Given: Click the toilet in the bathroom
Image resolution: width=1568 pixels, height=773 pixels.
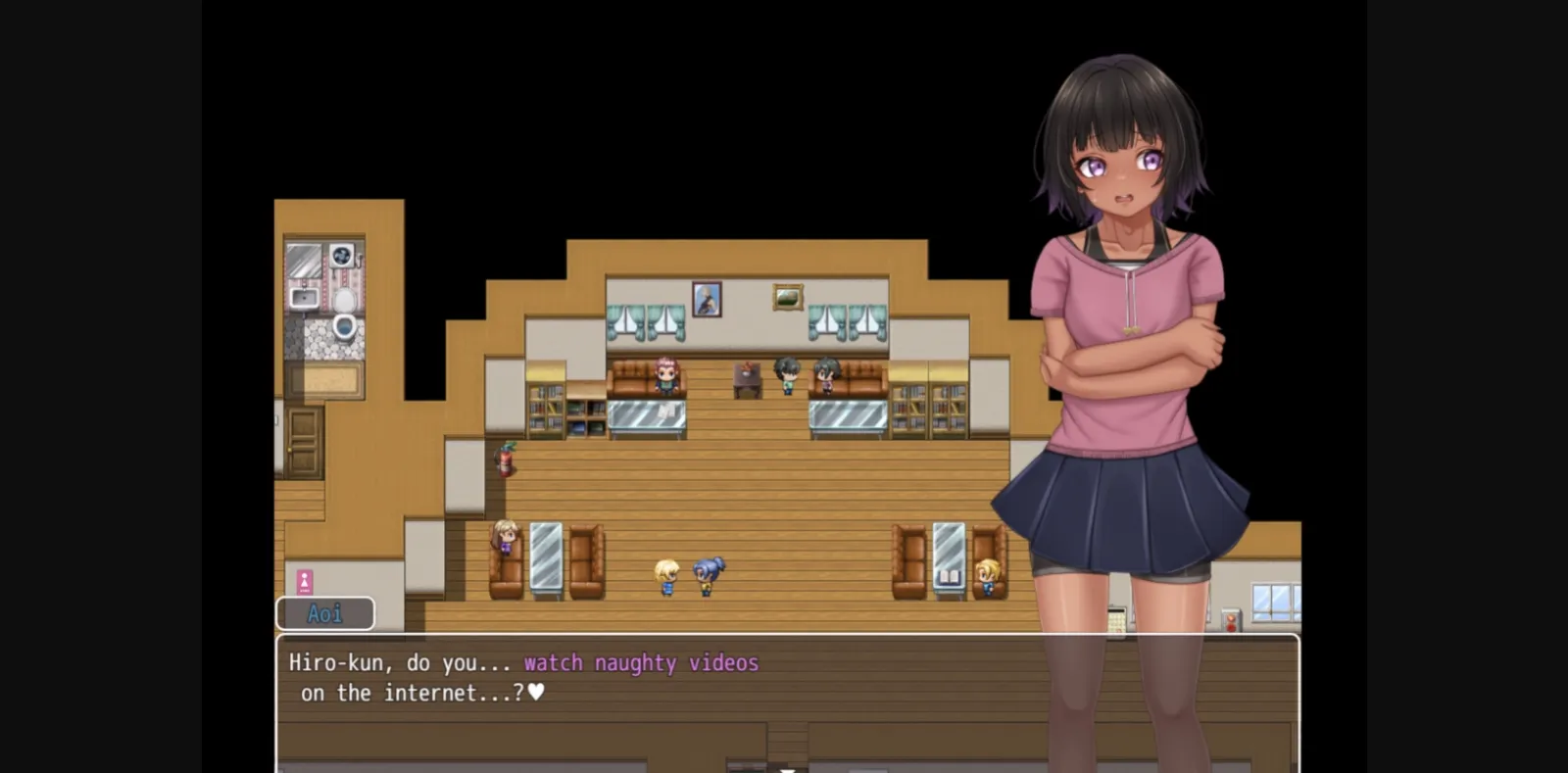Looking at the screenshot, I should click(345, 326).
